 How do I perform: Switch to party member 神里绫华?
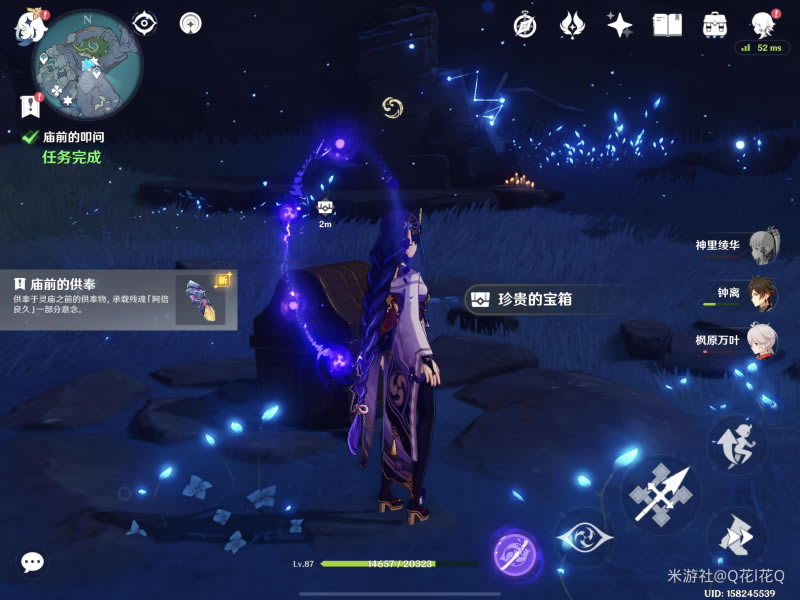(762, 244)
